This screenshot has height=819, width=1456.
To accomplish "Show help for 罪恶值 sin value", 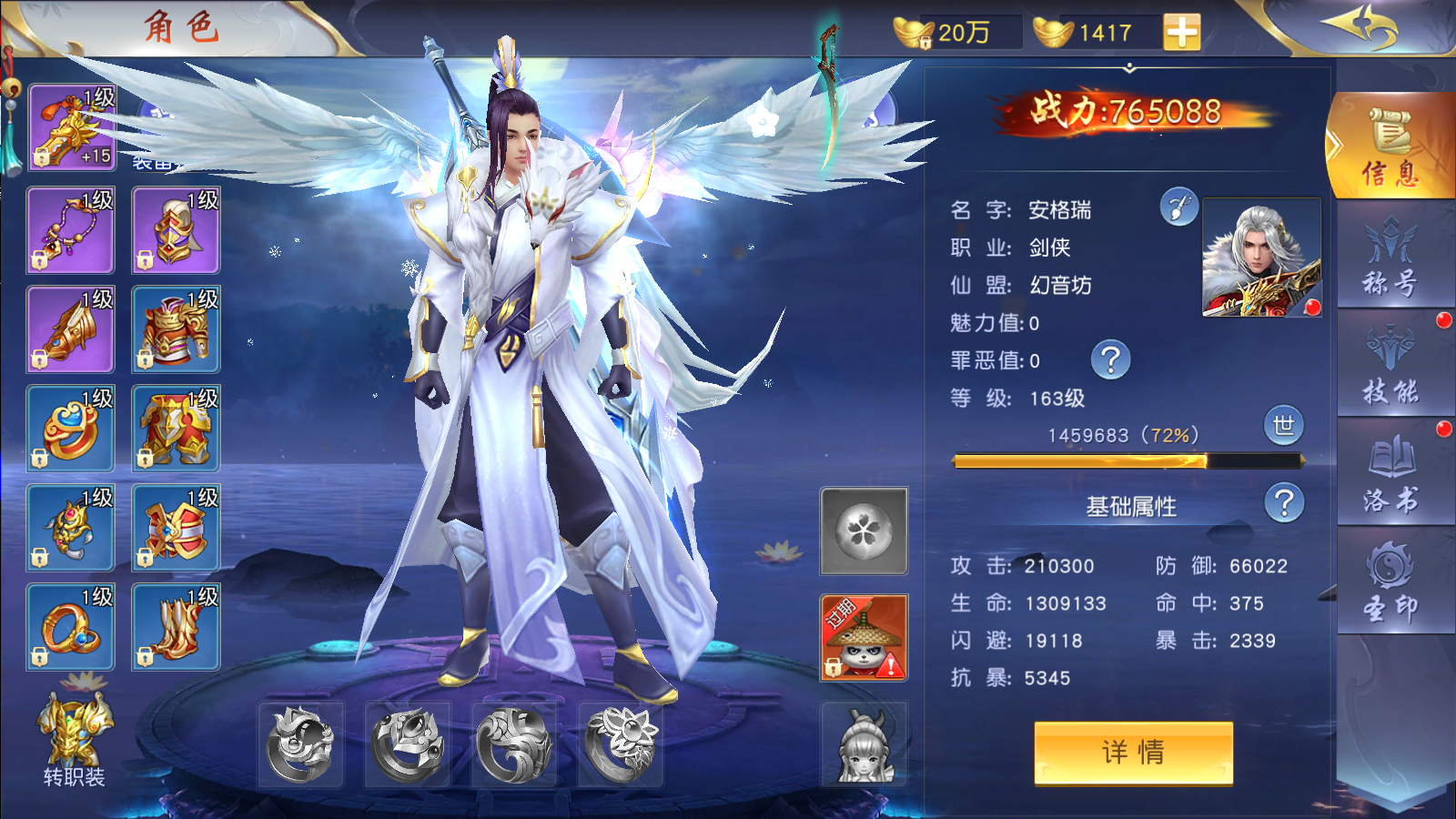I will coord(1110,360).
